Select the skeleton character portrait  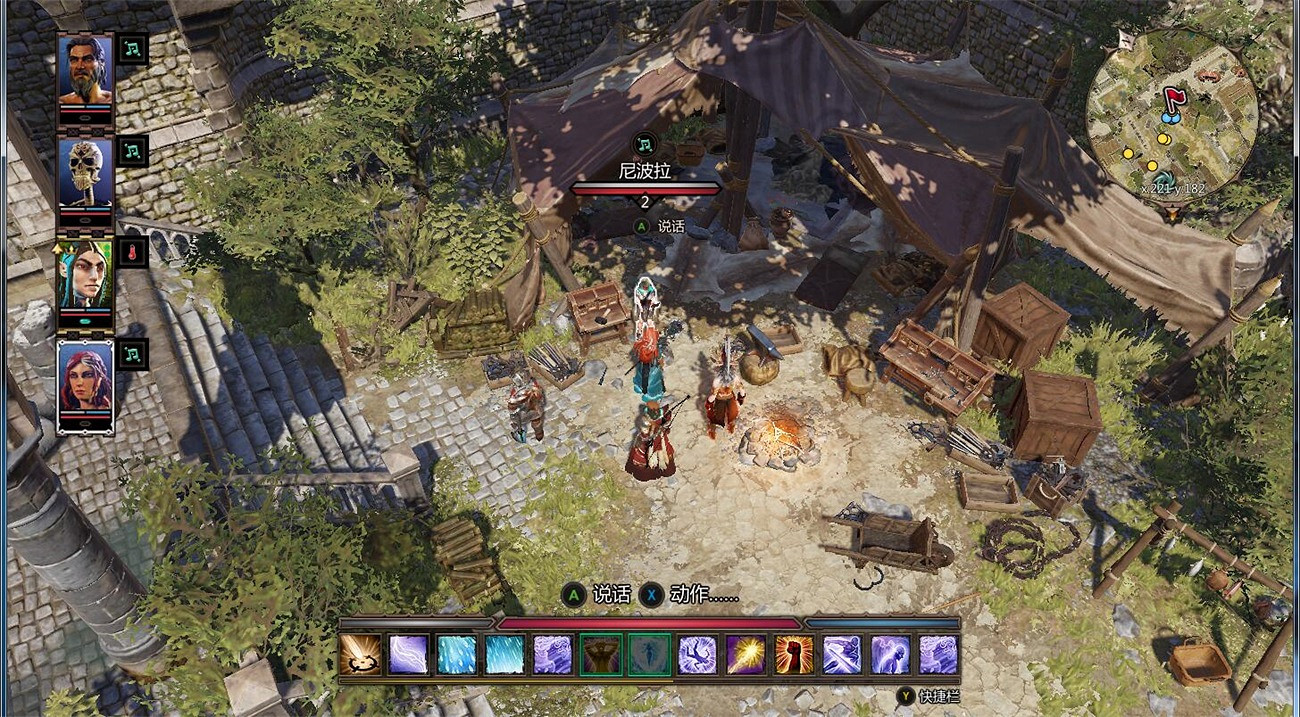pyautogui.click(x=85, y=173)
